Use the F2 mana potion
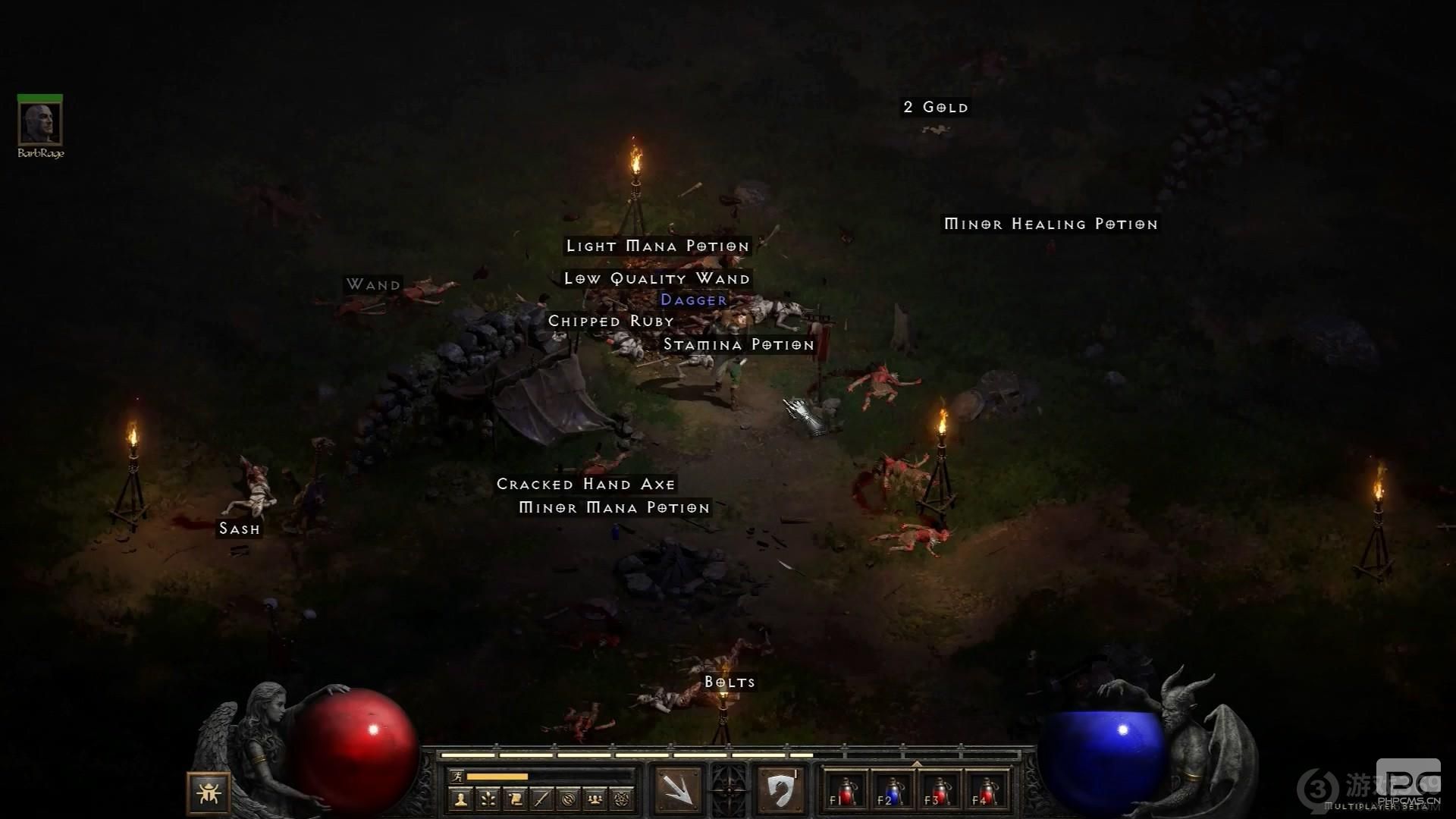Viewport: 1456px width, 819px height. [x=890, y=791]
